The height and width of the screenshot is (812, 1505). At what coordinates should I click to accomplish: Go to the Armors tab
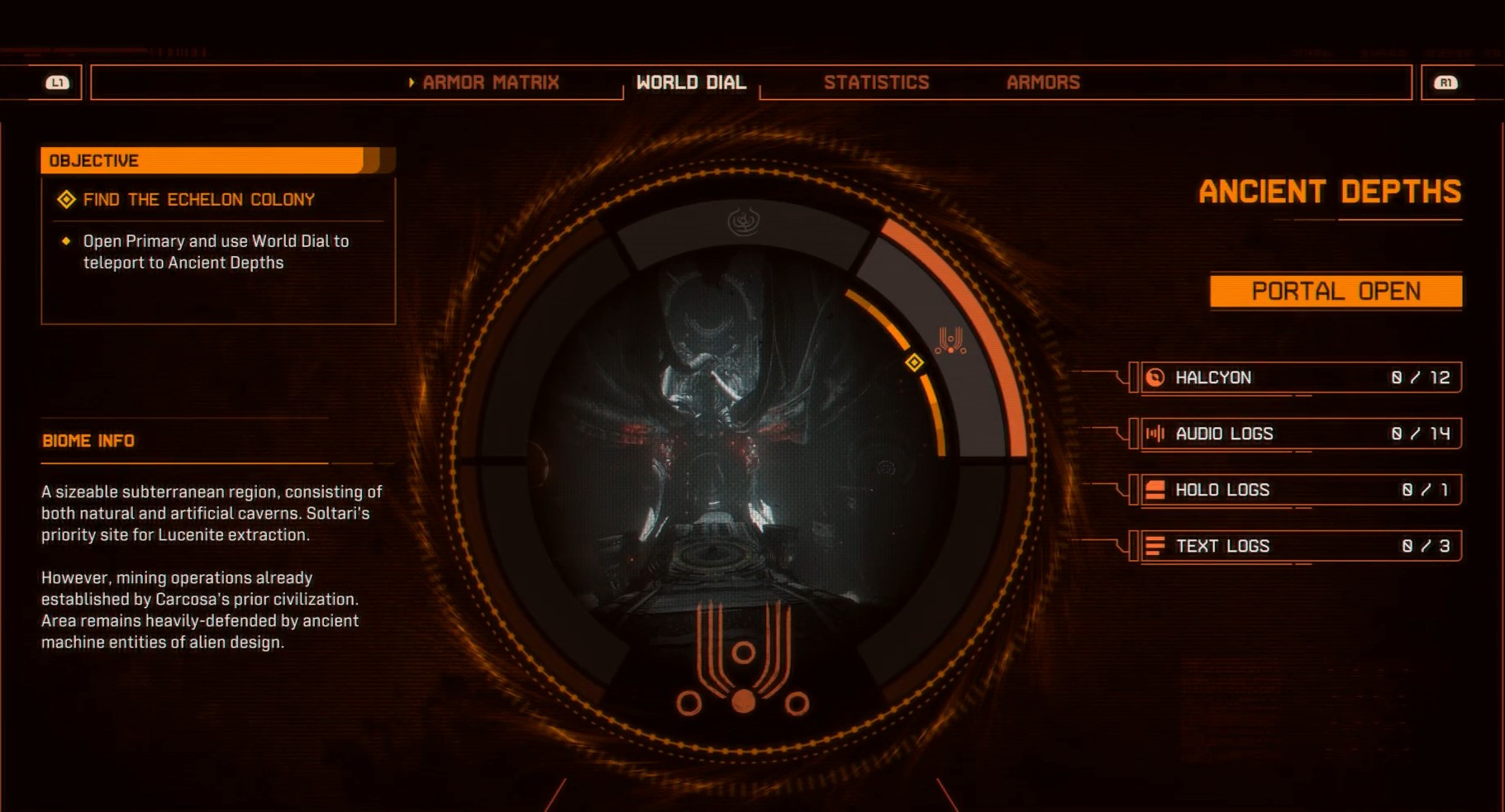[1043, 83]
